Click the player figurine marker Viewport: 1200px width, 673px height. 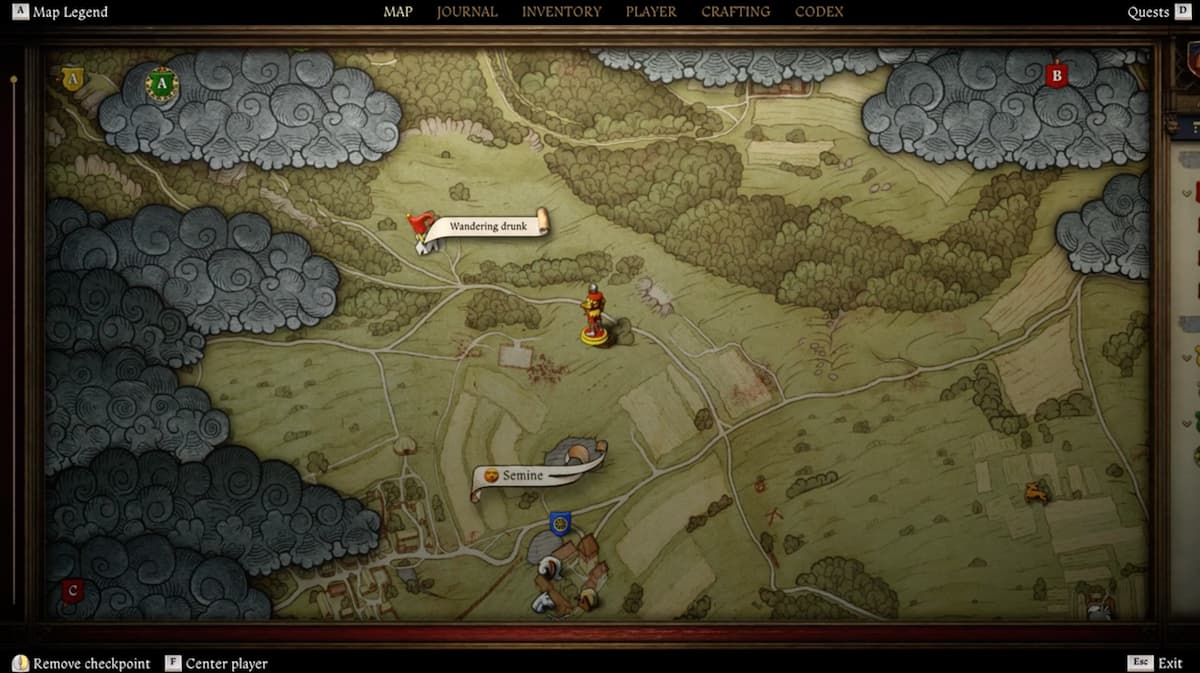click(595, 316)
